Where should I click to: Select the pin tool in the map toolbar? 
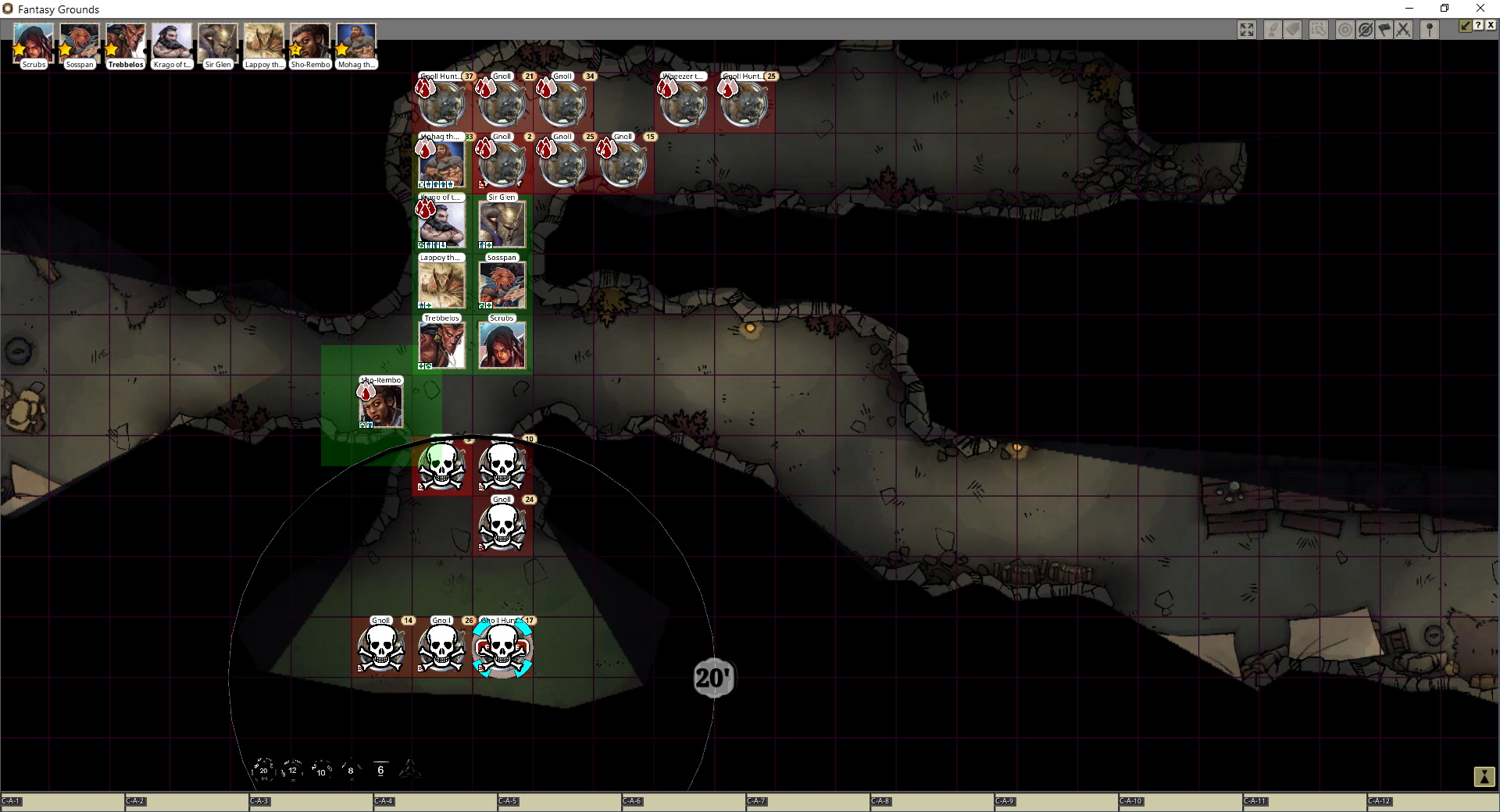pyautogui.click(x=1430, y=30)
